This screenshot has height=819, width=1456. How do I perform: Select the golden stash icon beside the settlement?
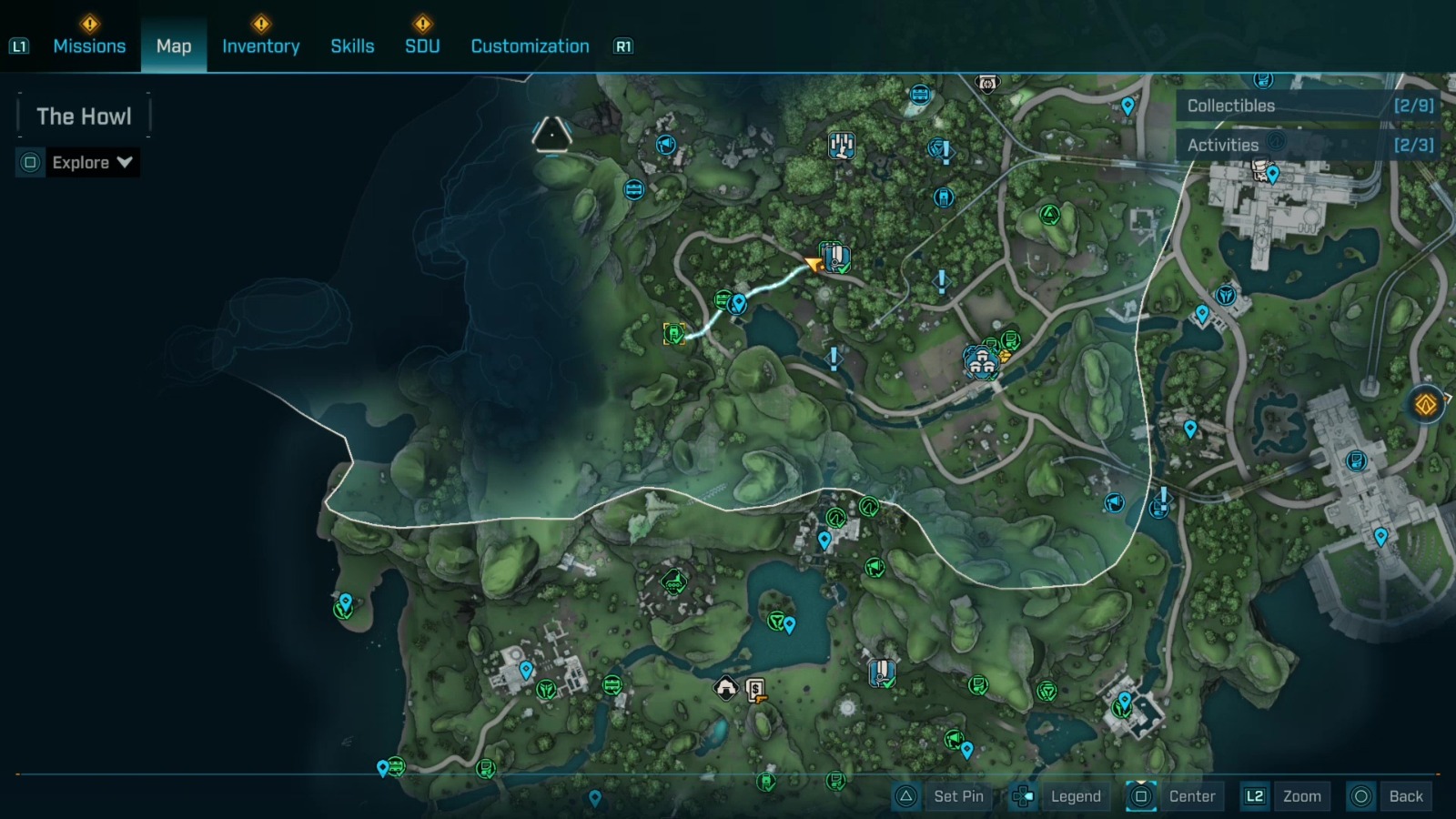tap(1005, 356)
